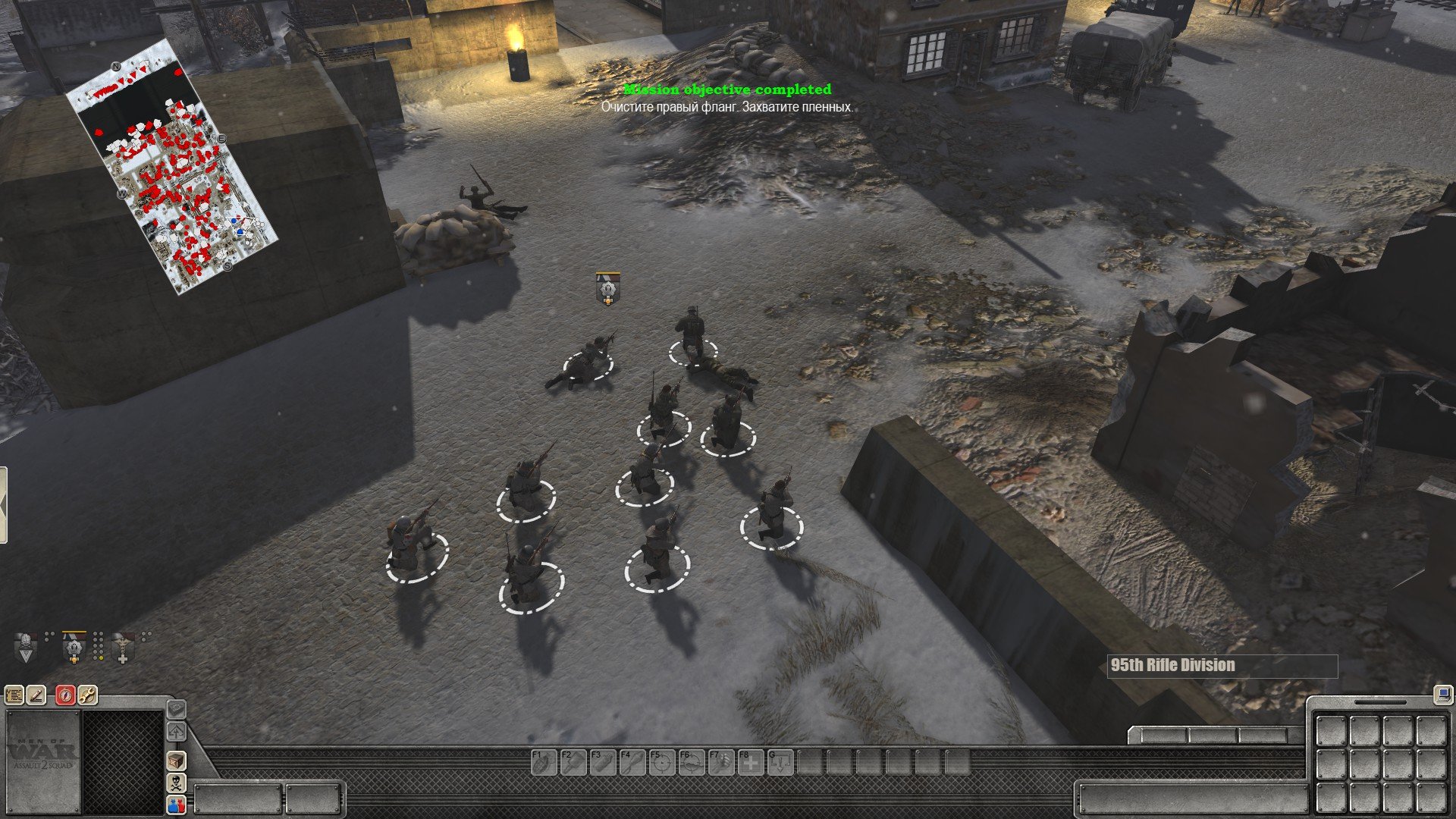The image size is (1456, 819).
Task: Open the wooden crate inventory button
Action: [176, 761]
